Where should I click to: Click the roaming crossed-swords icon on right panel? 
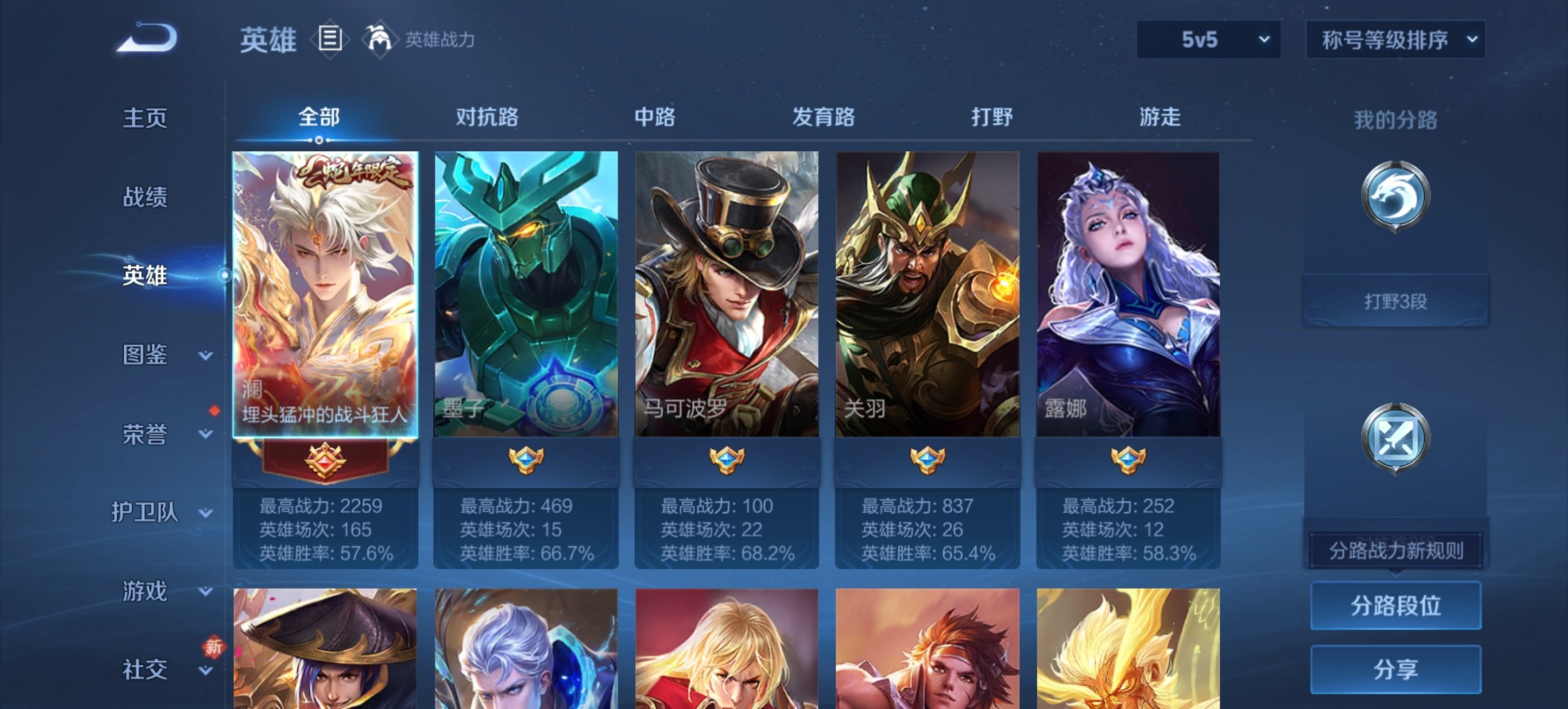pyautogui.click(x=1397, y=438)
